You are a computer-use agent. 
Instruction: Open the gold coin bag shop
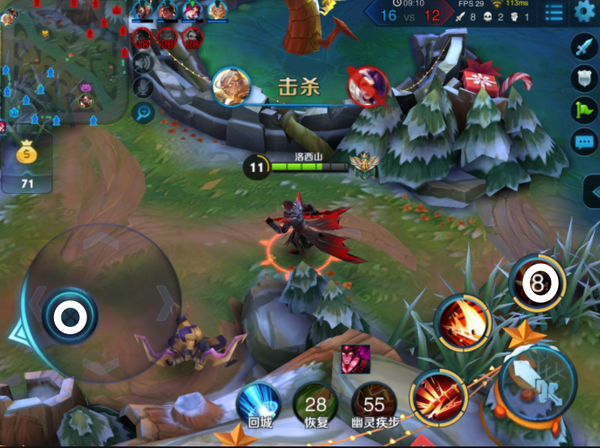pyautogui.click(x=27, y=155)
